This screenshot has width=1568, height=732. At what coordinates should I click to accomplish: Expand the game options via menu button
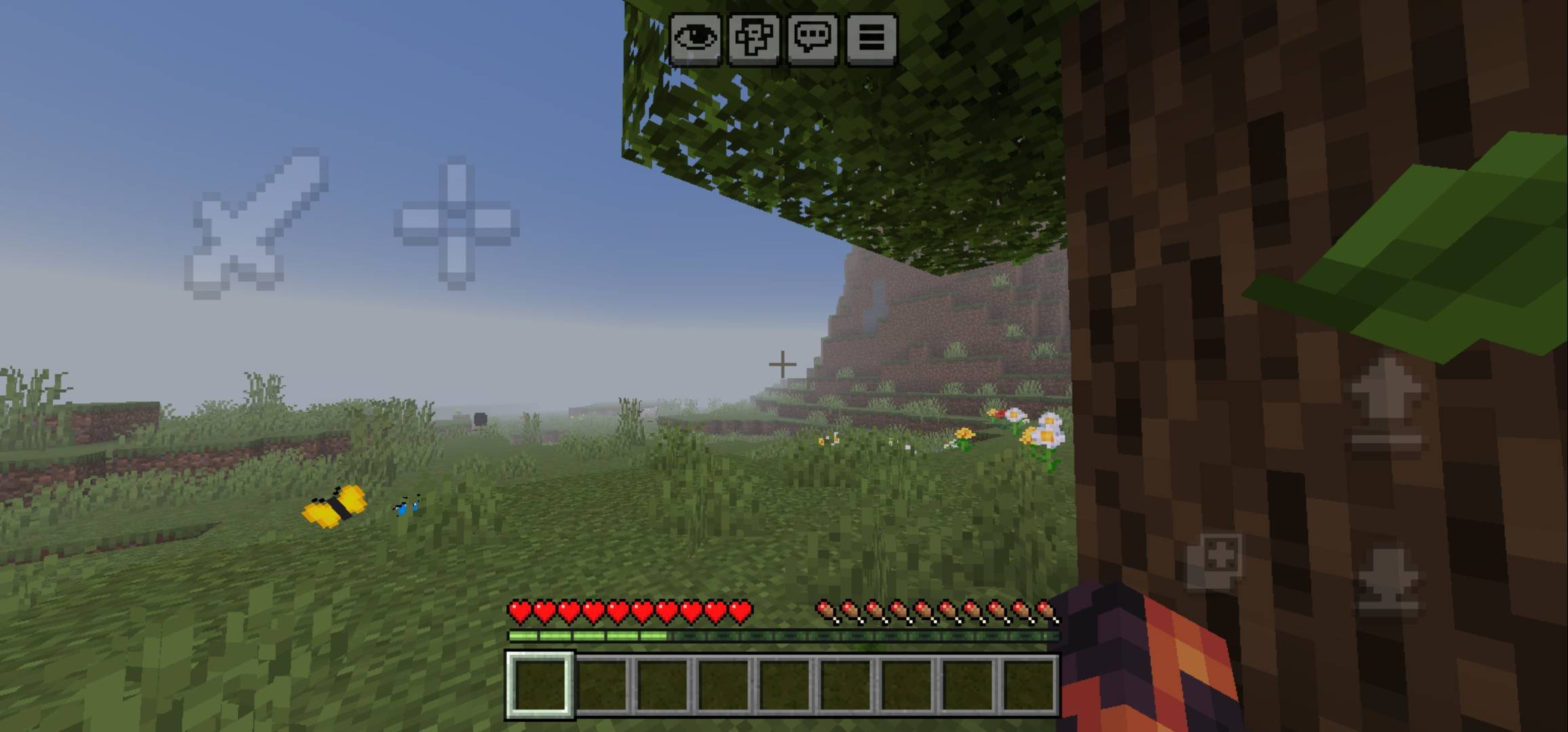(x=874, y=39)
